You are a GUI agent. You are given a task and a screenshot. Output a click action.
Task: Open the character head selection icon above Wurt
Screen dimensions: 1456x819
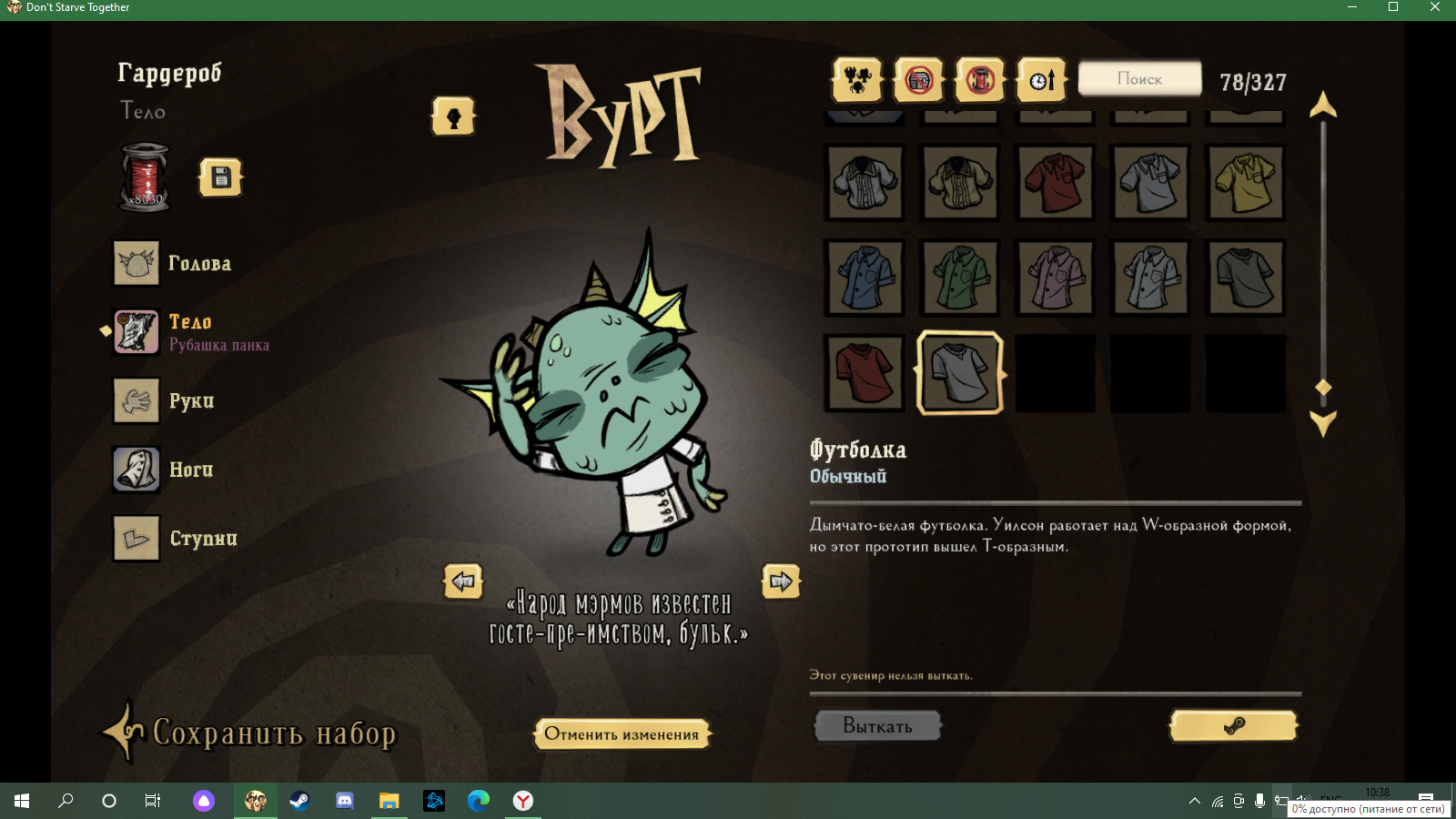452,117
